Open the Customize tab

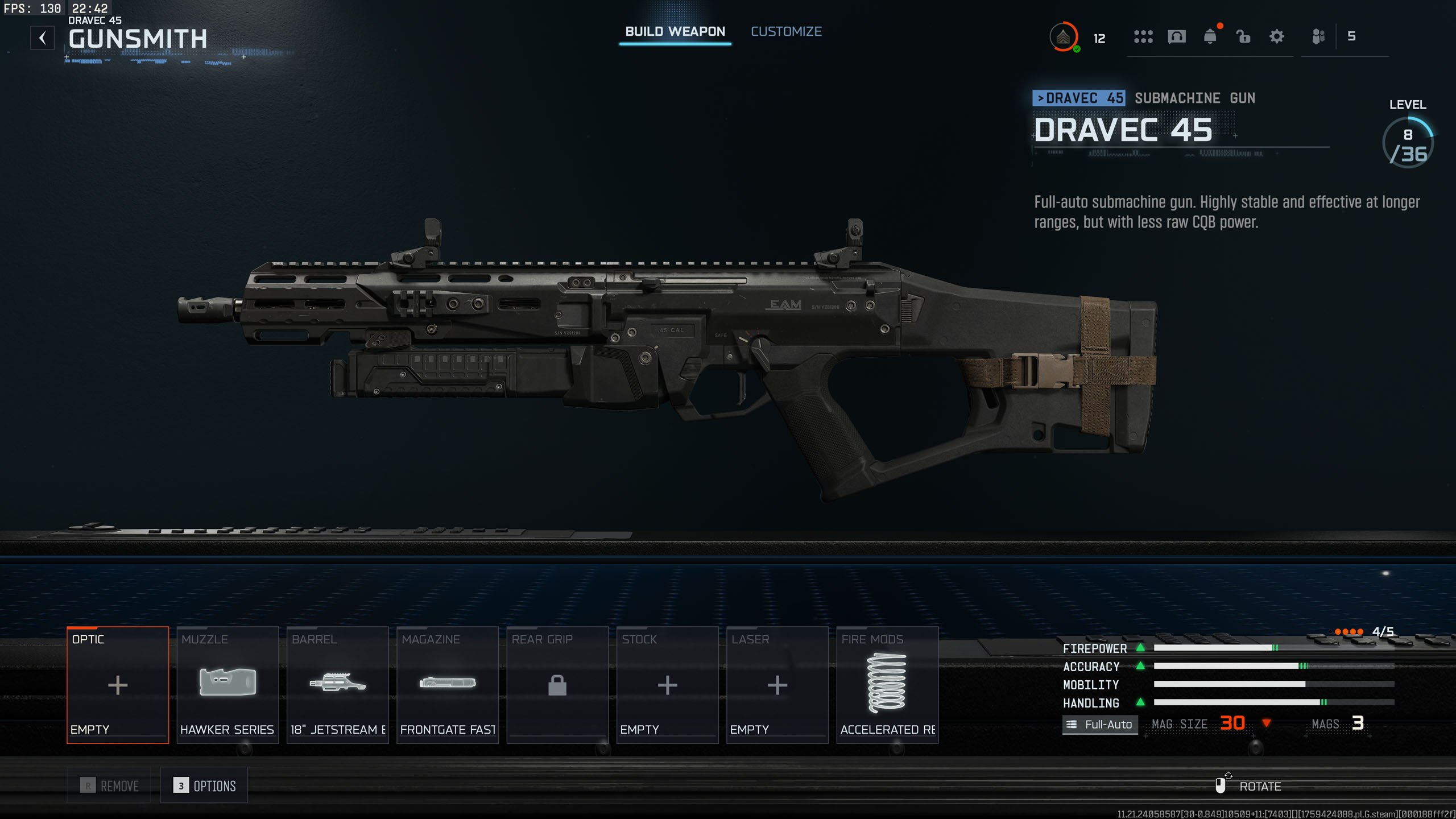click(786, 32)
